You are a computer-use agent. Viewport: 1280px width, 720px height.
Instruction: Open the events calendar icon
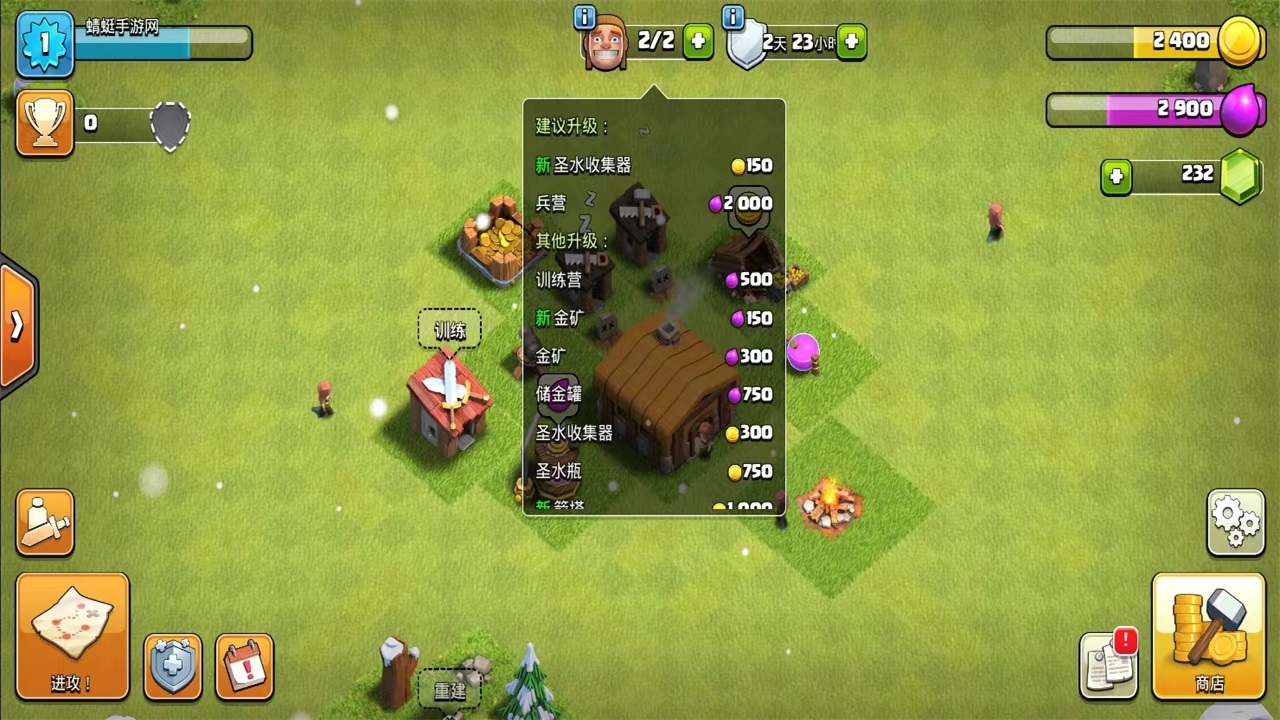pyautogui.click(x=244, y=665)
